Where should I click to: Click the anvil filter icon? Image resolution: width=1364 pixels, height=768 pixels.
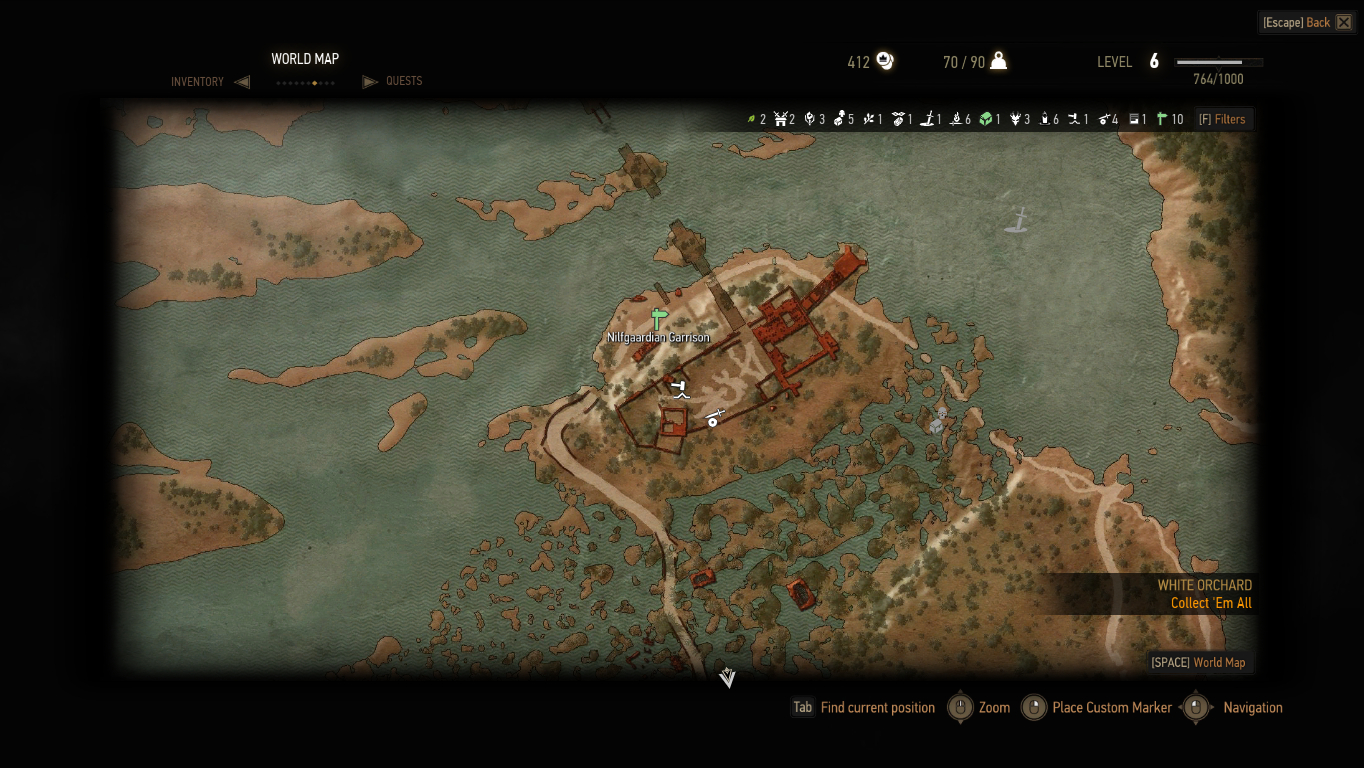[x=1075, y=119]
